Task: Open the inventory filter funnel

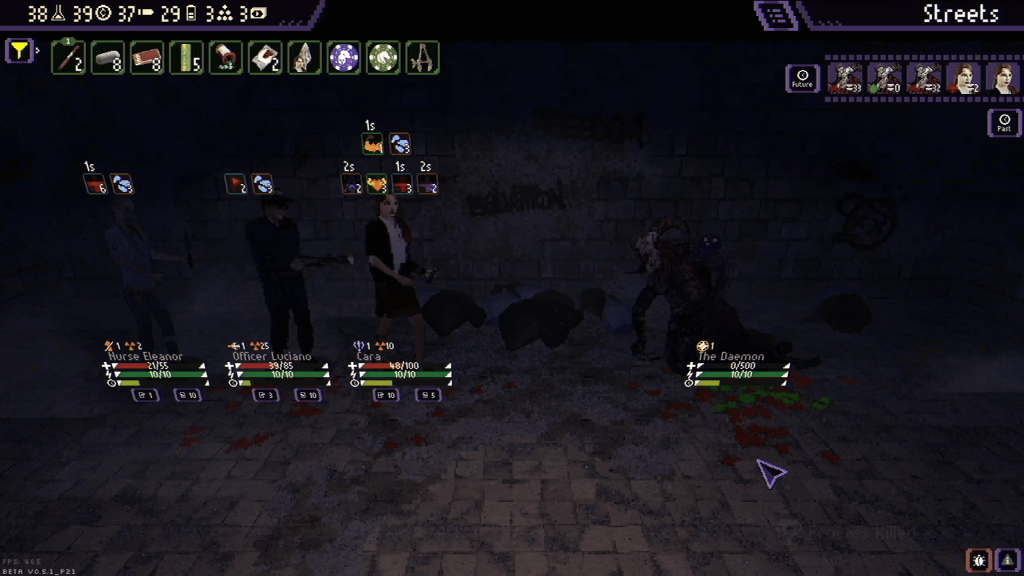Action: [19, 50]
